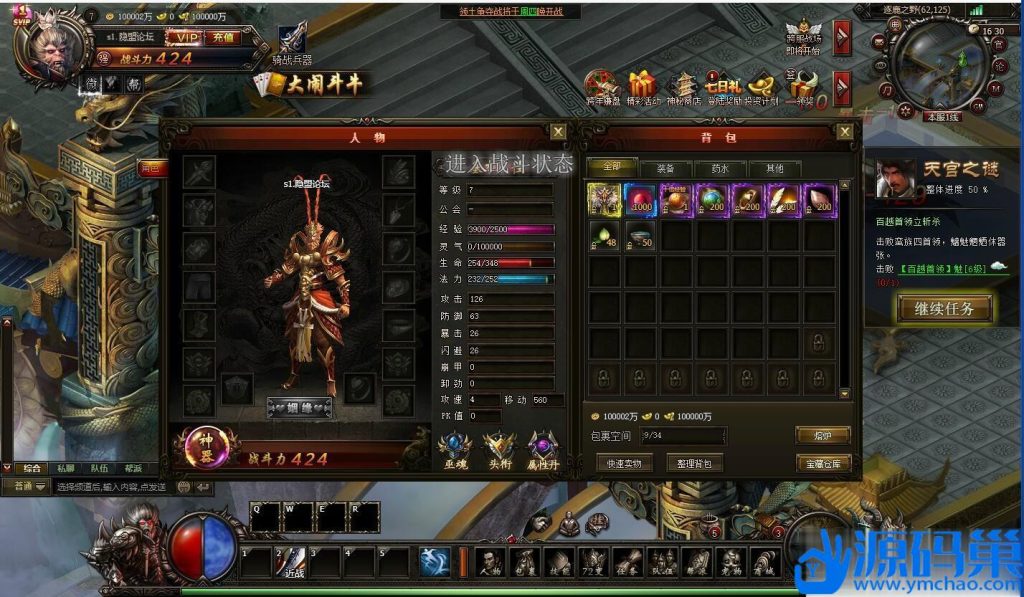Select the green droplet item with 48 count
This screenshot has height=597, width=1024.
point(603,236)
